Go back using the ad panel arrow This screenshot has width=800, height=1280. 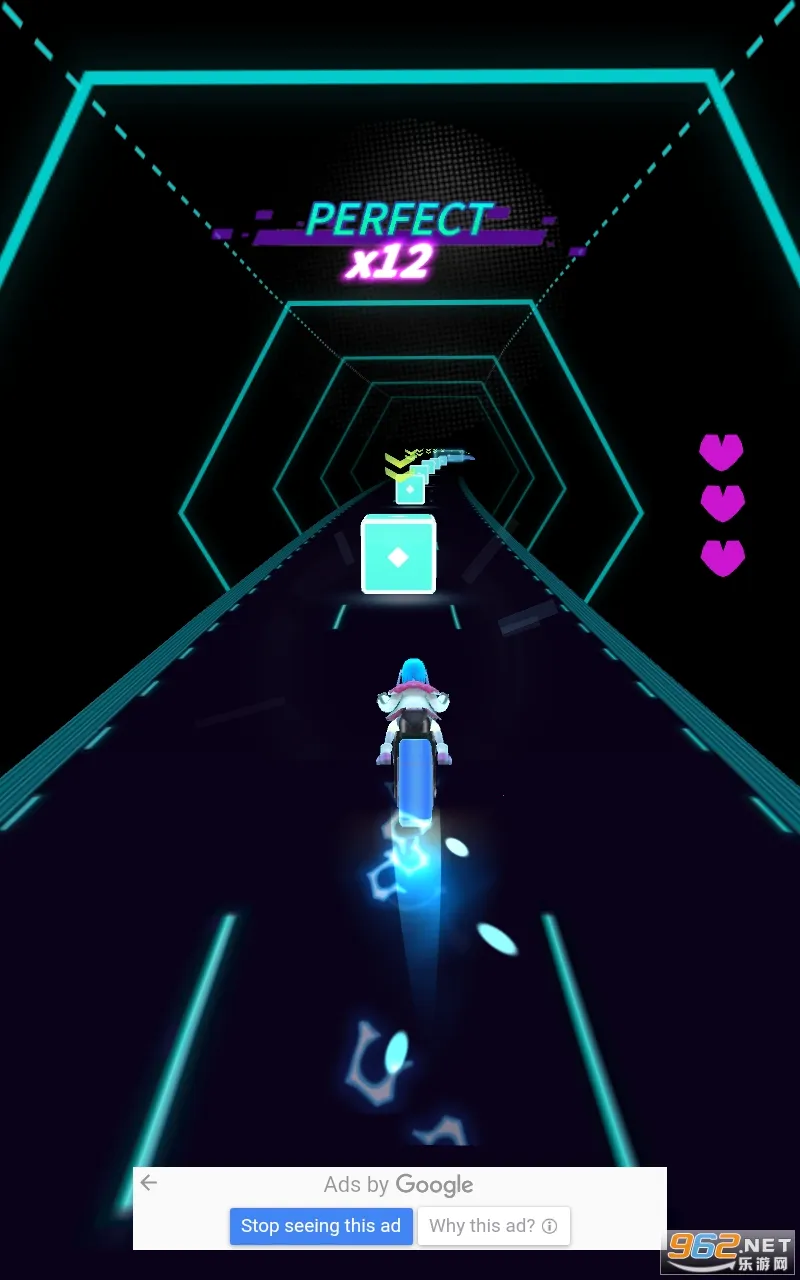pos(149,1184)
